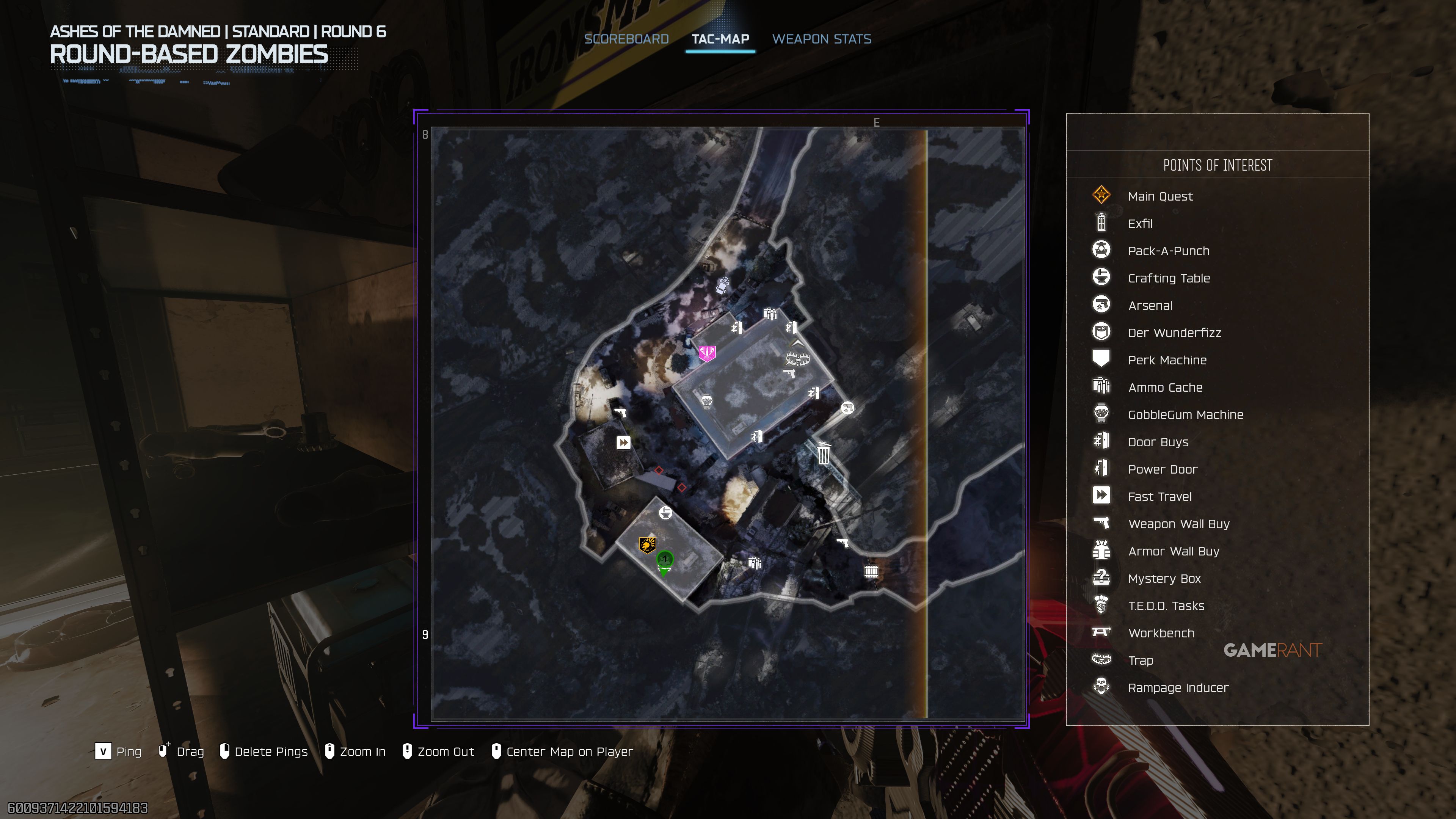Screen dimensions: 1456x819
Task: Choose Rampage Inducer in the legend
Action: click(x=1178, y=688)
